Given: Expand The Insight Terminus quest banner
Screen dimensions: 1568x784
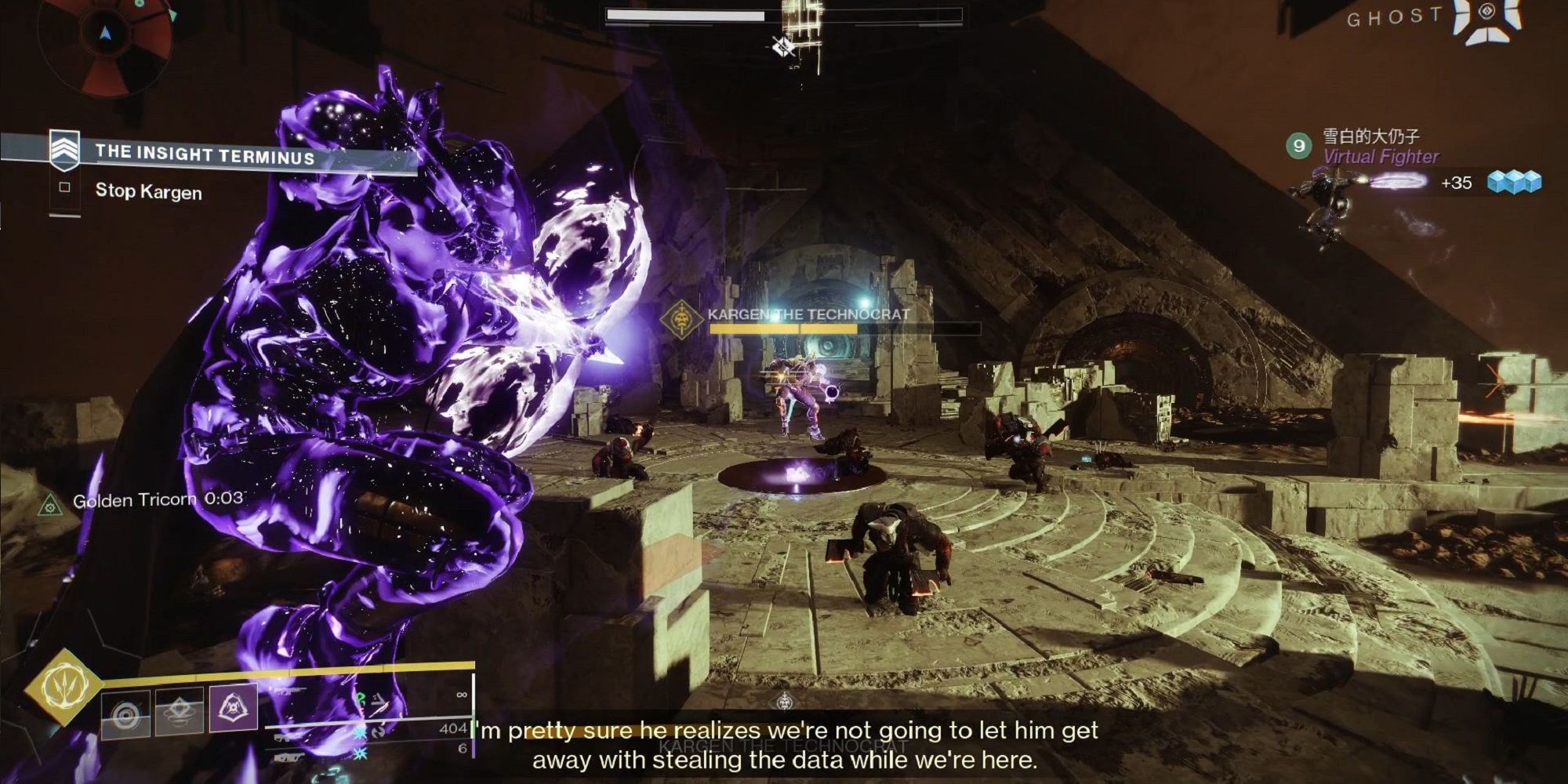Looking at the screenshot, I should pyautogui.click(x=208, y=154).
